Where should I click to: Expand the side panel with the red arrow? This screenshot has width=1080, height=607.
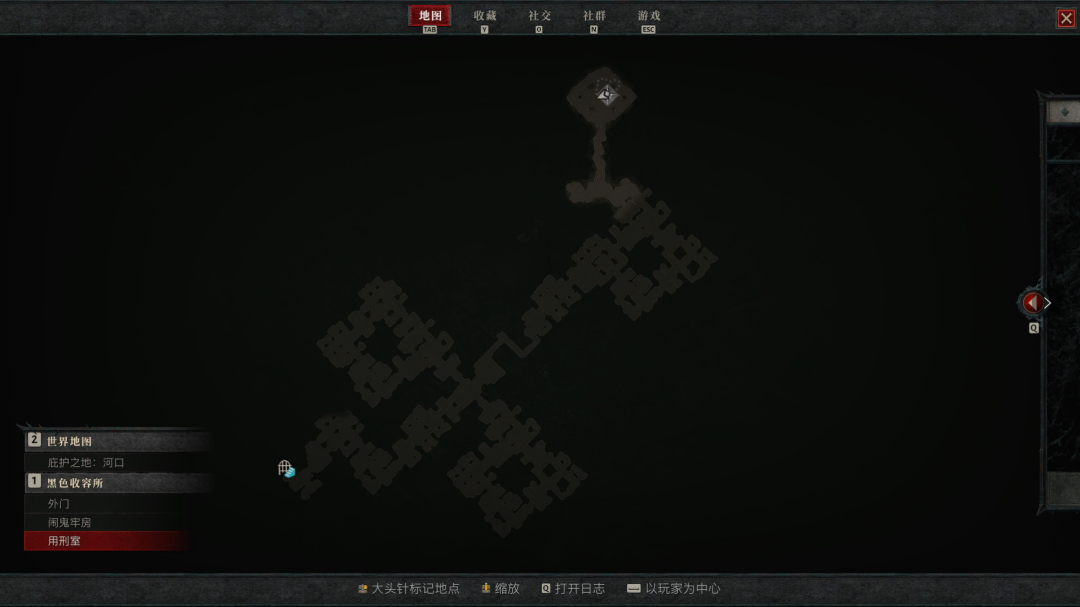[x=1032, y=302]
